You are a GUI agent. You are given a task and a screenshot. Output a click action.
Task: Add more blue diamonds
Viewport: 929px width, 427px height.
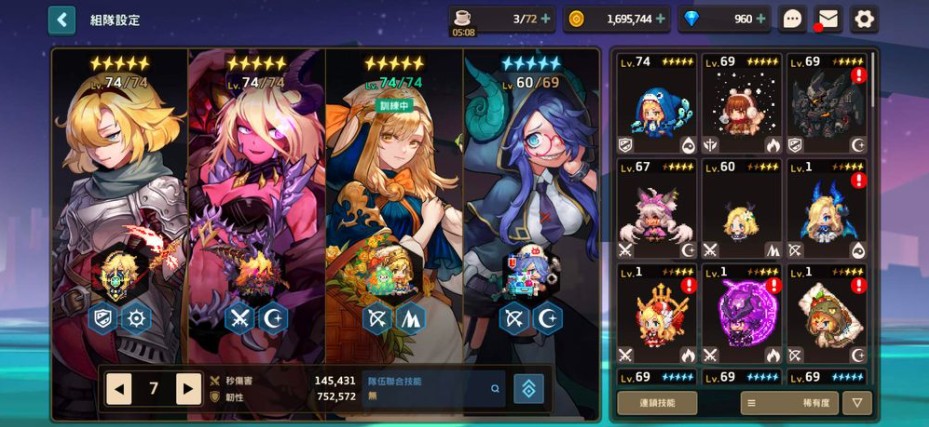coord(761,19)
